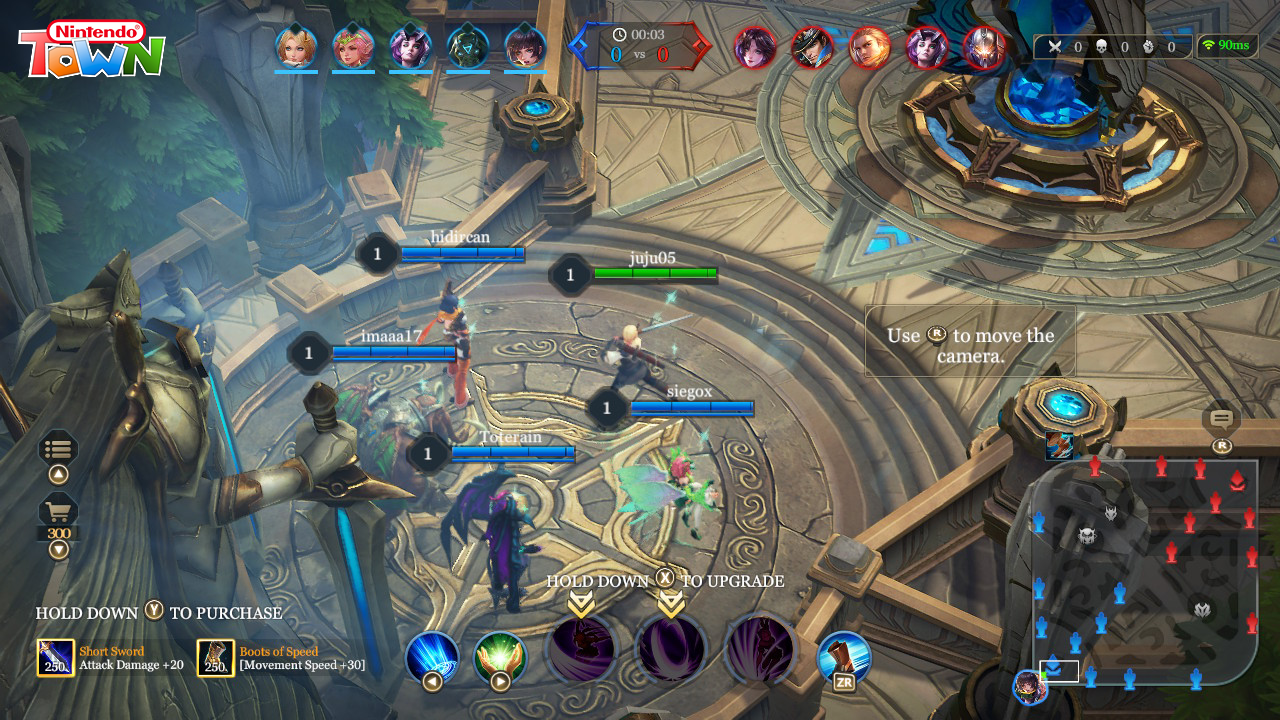Select the armored robot enemy hero portrait
This screenshot has width=1280, height=720.
click(x=984, y=47)
